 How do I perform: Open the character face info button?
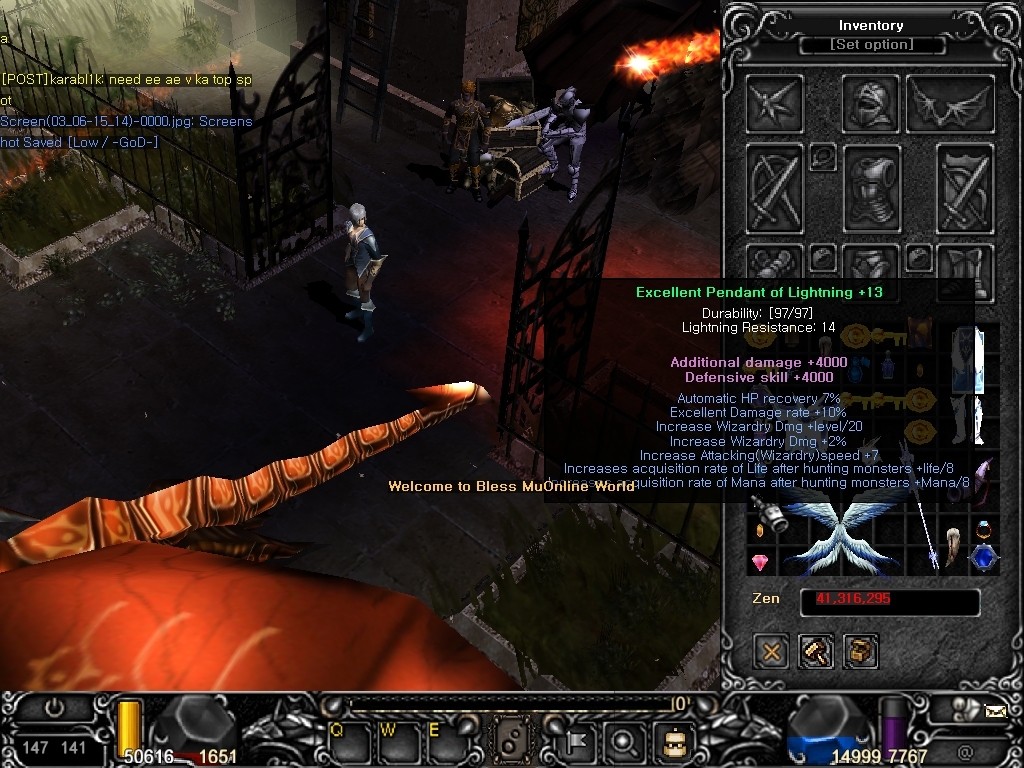click(673, 741)
